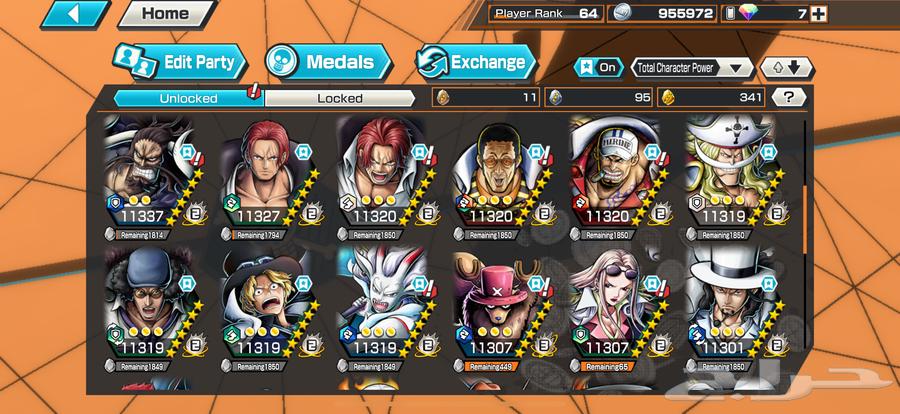Image resolution: width=900 pixels, height=414 pixels.
Task: Open the Edit Party screen
Action: [x=178, y=62]
